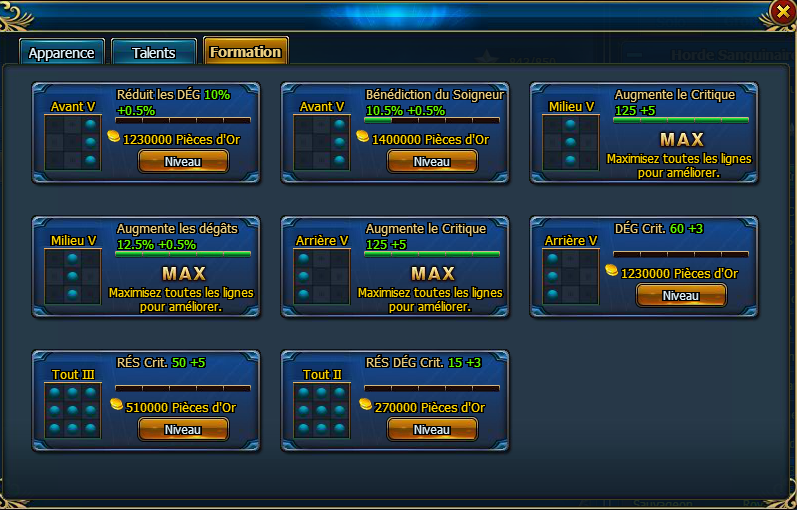Image resolution: width=797 pixels, height=510 pixels.
Task: Pick the Milieu V grid for Augmente les dégâts
Action: click(x=73, y=276)
